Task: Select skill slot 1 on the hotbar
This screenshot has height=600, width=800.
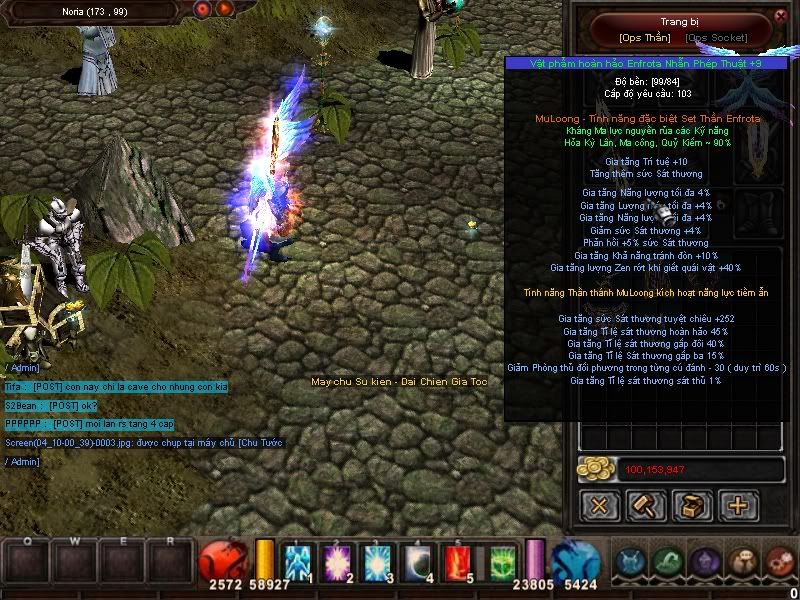Action: coord(298,561)
